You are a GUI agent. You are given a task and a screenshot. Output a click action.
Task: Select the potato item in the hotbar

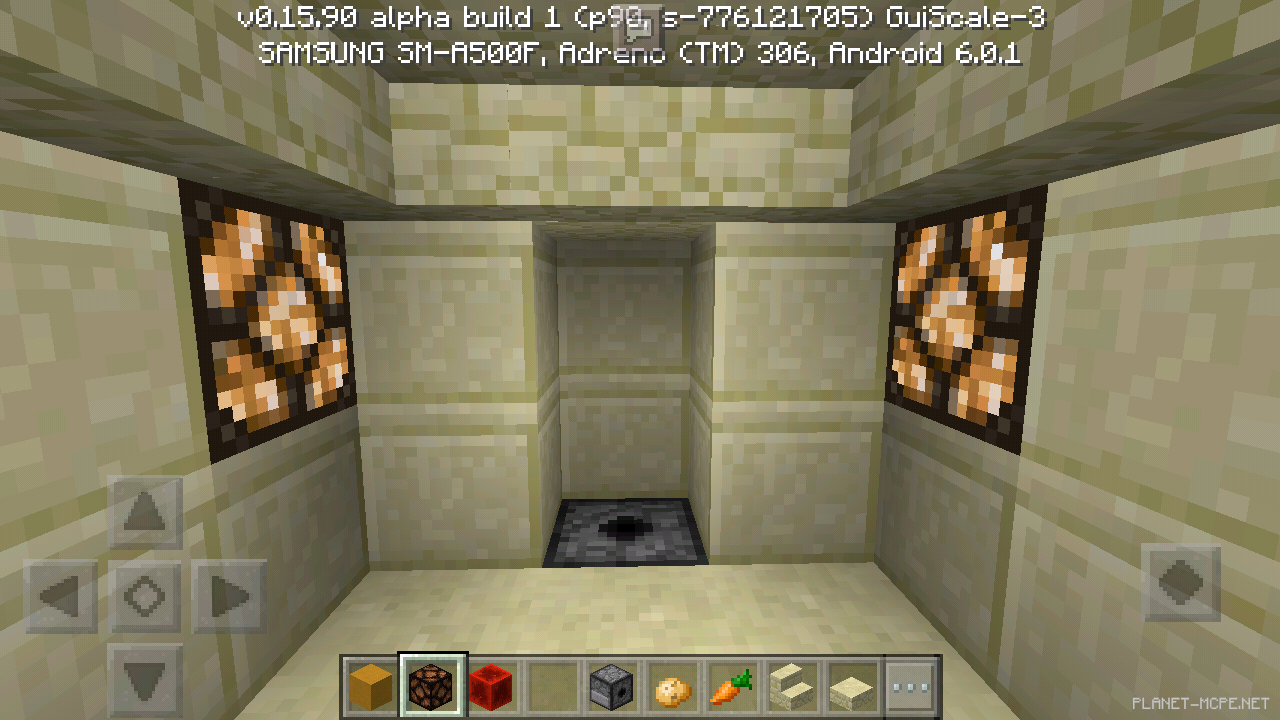[670, 686]
